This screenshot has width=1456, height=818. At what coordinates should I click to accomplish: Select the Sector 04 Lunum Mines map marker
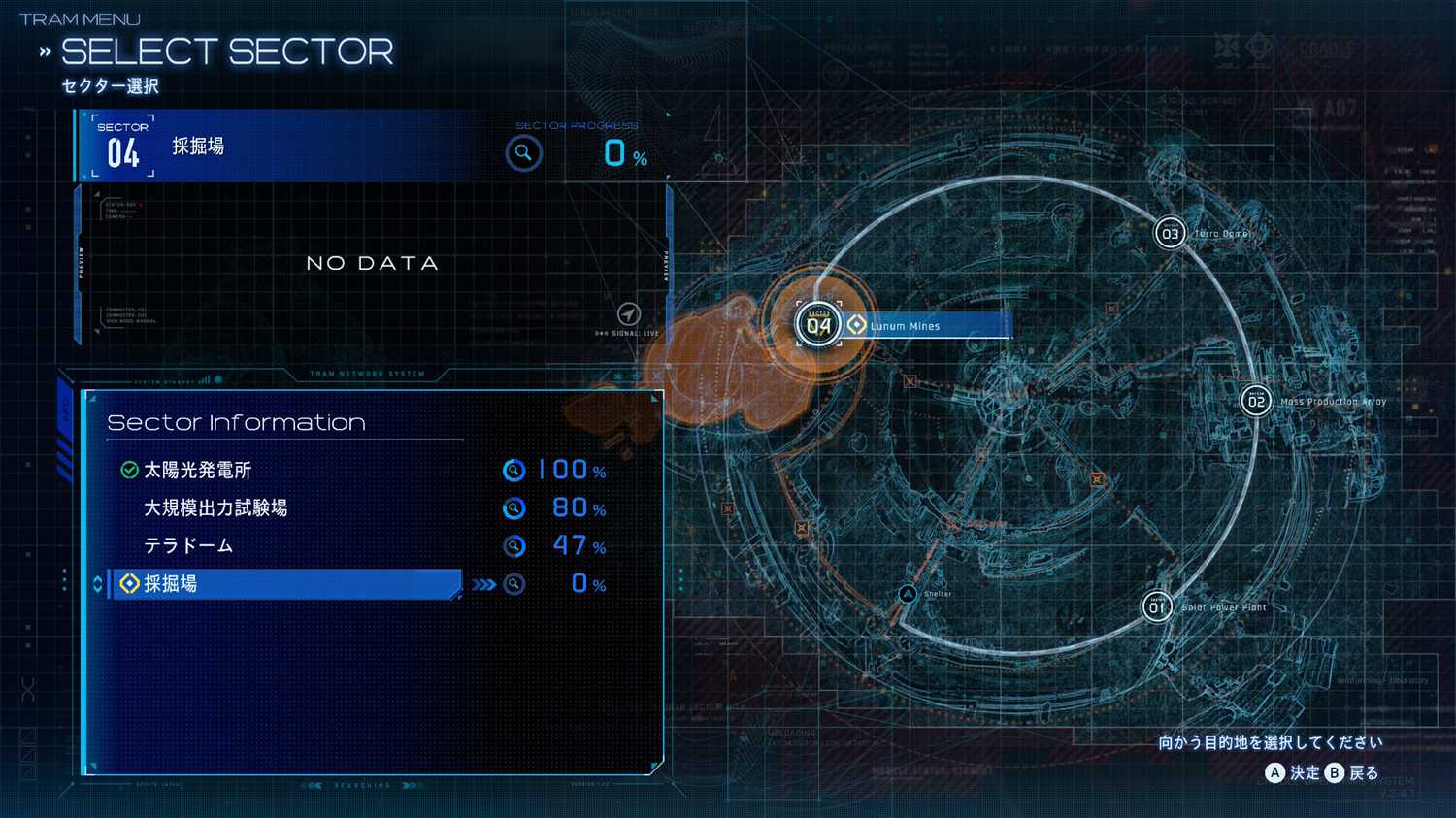819,325
